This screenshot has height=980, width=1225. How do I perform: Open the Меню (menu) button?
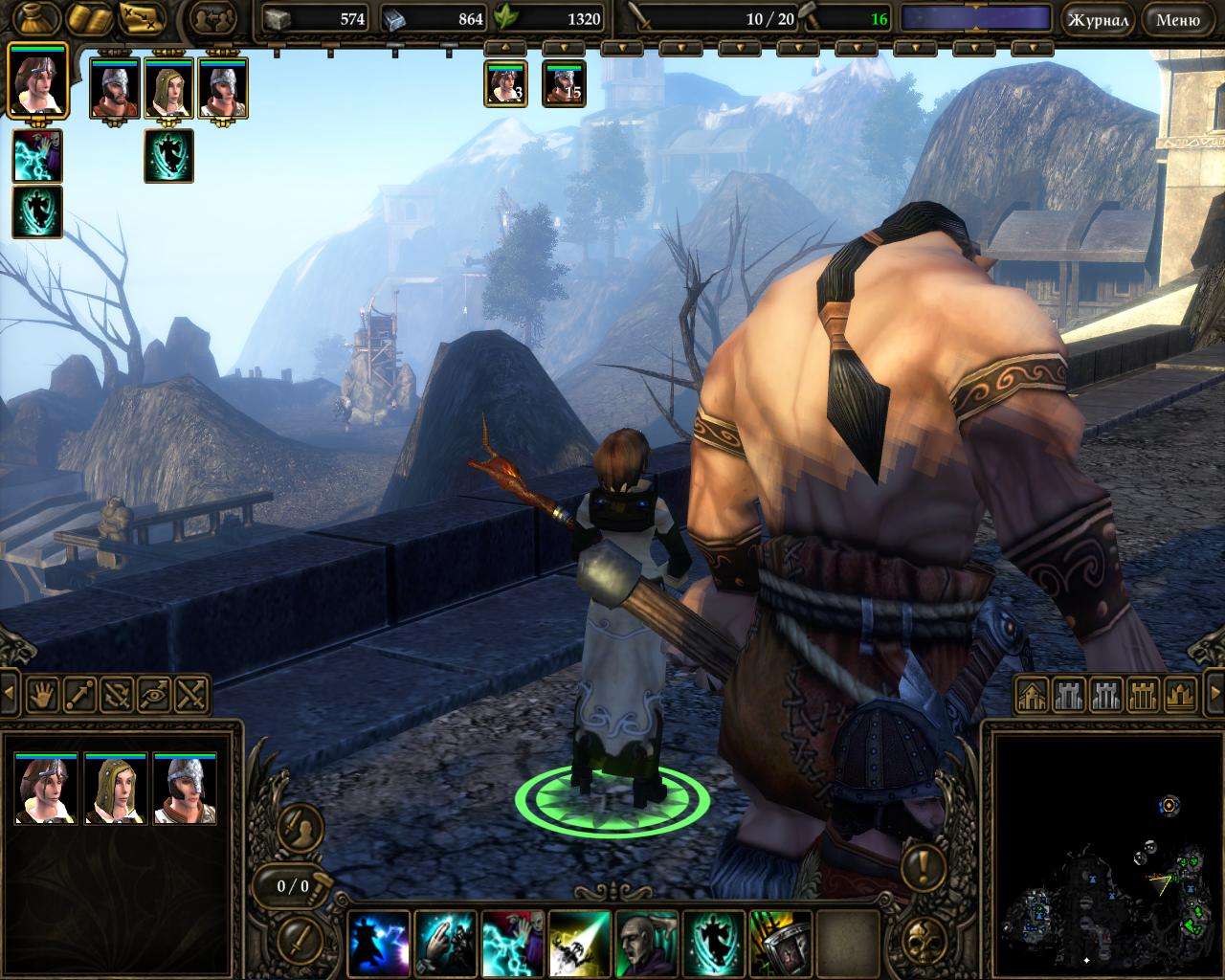coord(1177,19)
